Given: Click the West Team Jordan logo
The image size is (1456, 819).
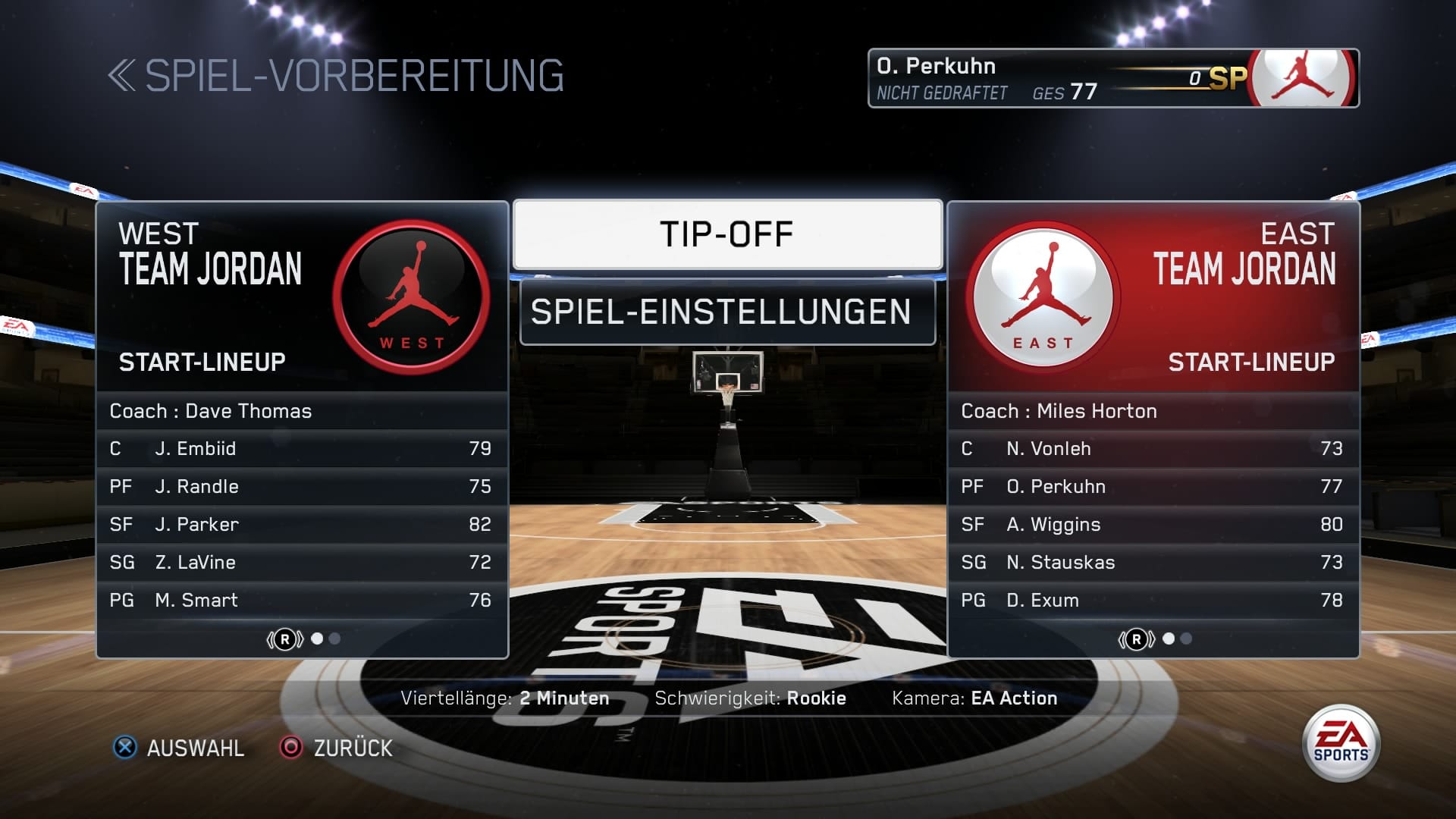Looking at the screenshot, I should (x=411, y=297).
